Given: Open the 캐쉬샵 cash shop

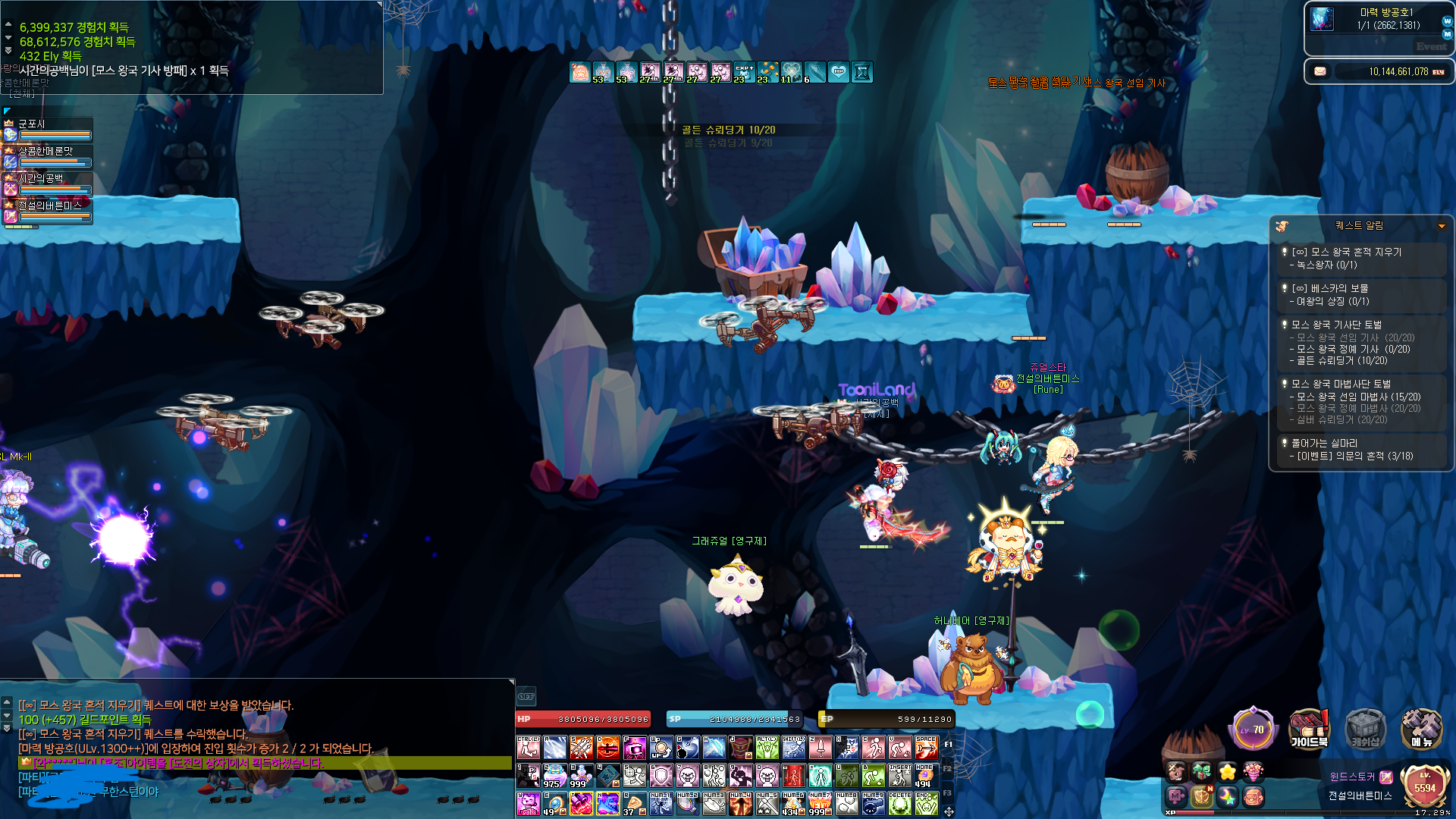Looking at the screenshot, I should coord(1365,729).
